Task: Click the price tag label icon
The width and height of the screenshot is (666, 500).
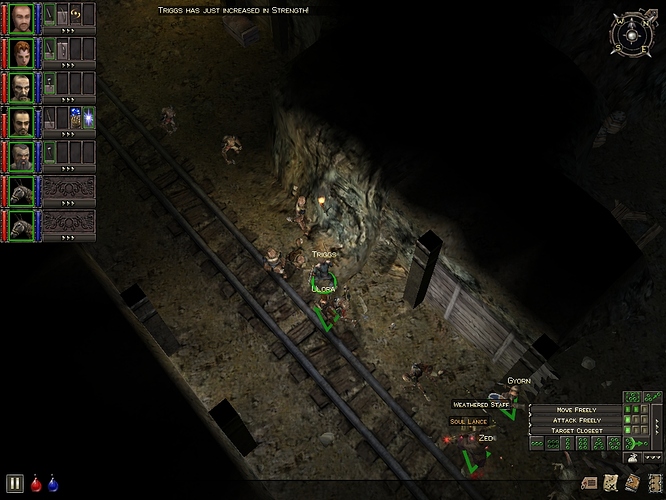Action: click(590, 483)
